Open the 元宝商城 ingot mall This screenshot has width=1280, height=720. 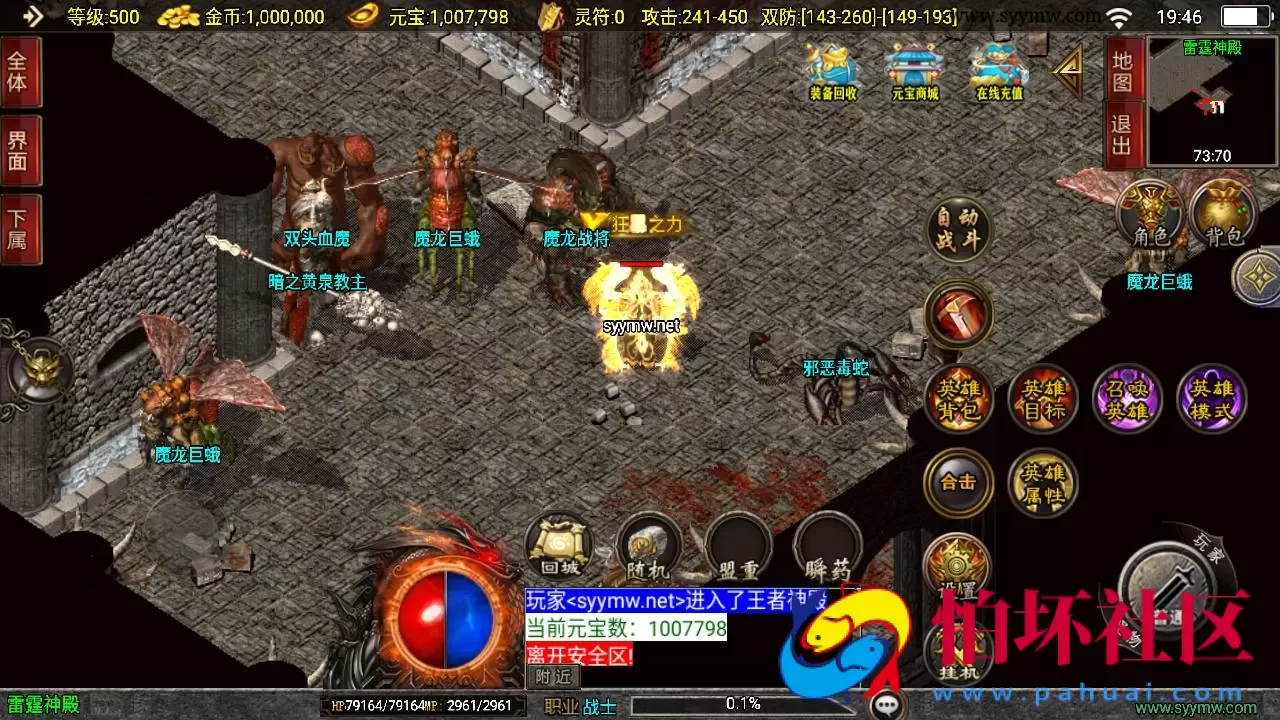[915, 70]
